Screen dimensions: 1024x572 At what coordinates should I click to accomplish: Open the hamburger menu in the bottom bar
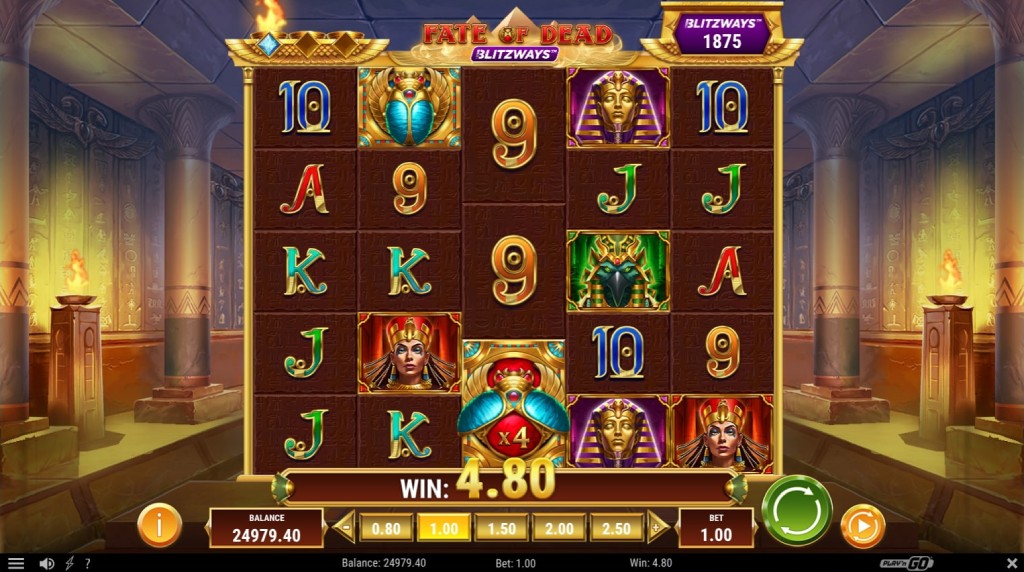[x=15, y=563]
